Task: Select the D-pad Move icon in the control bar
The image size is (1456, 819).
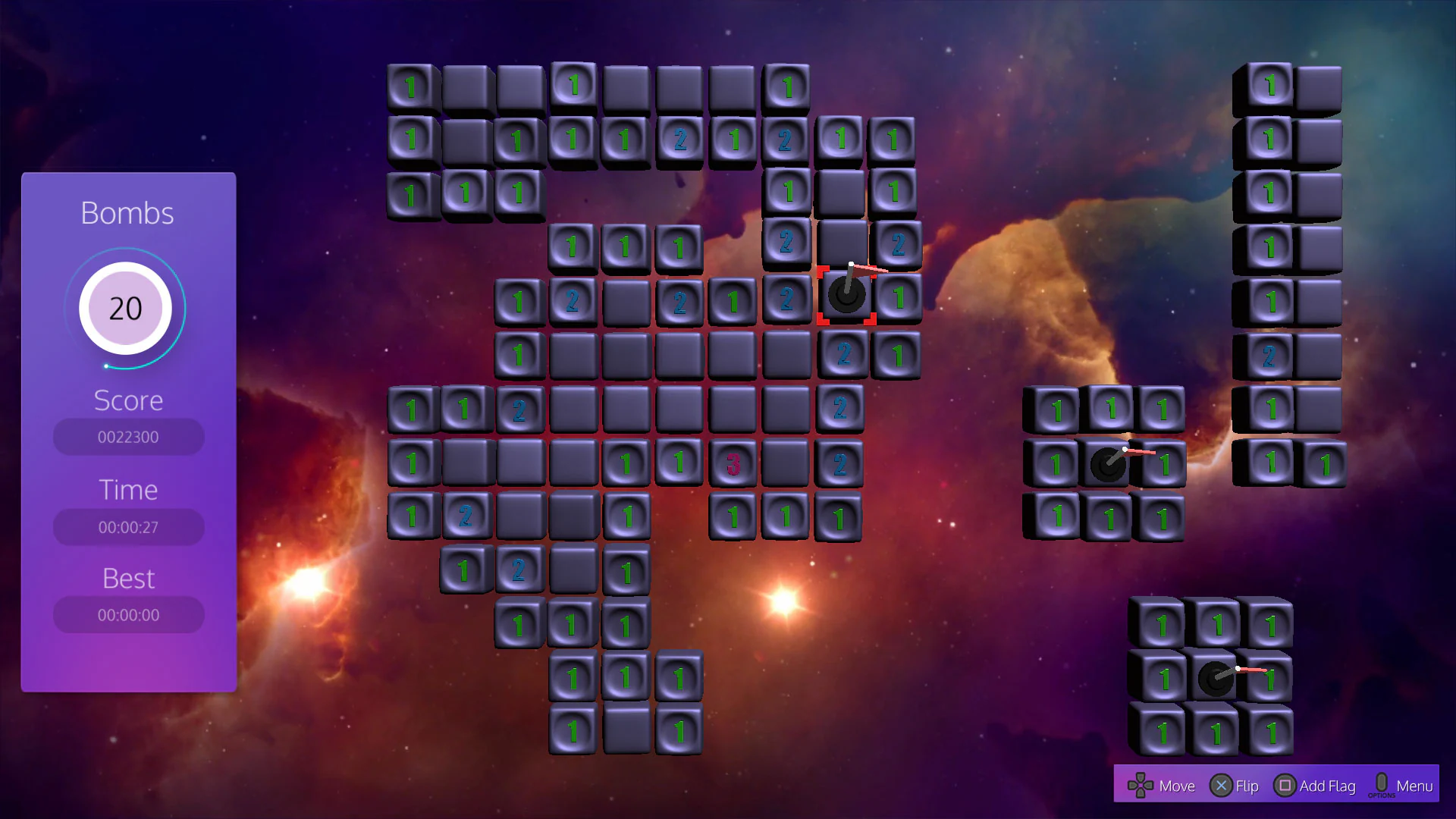Action: point(1142,786)
